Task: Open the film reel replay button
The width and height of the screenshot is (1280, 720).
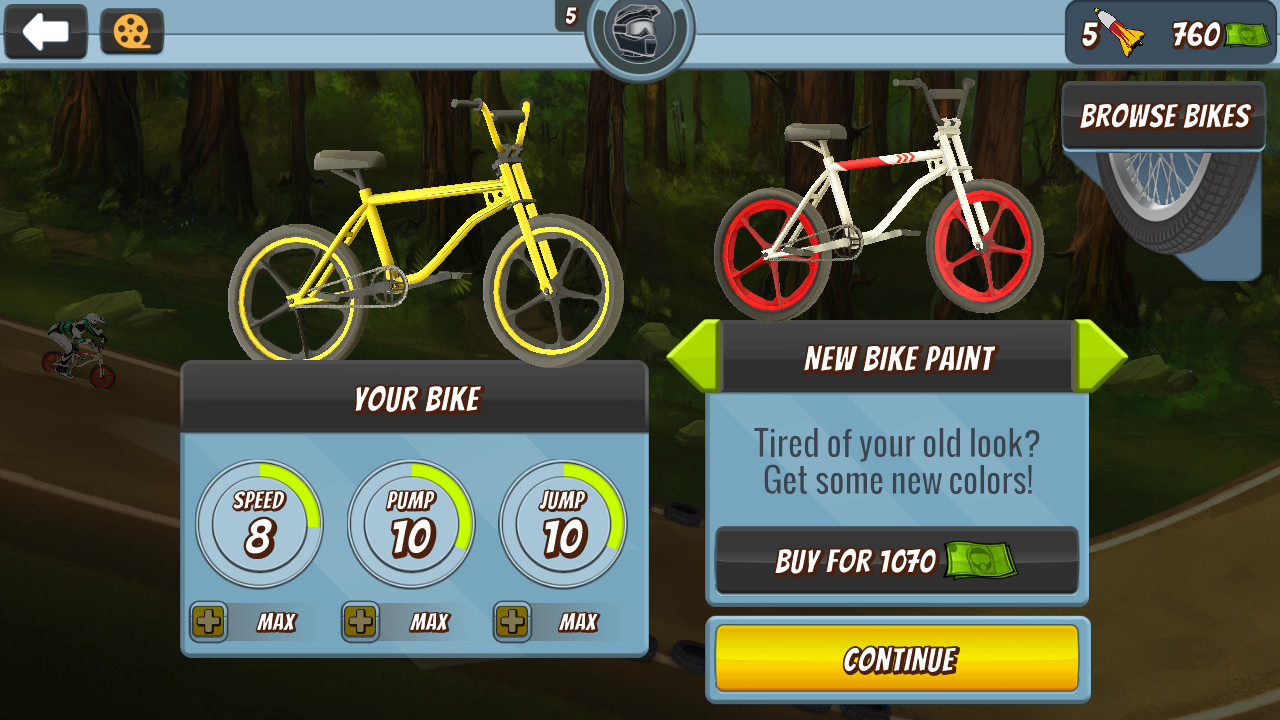Action: click(x=132, y=33)
